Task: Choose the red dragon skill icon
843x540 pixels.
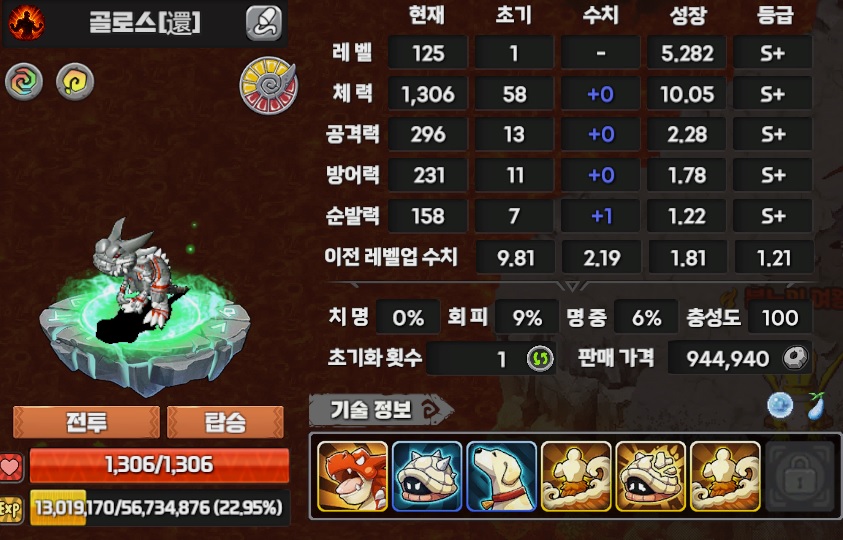Action: point(352,478)
